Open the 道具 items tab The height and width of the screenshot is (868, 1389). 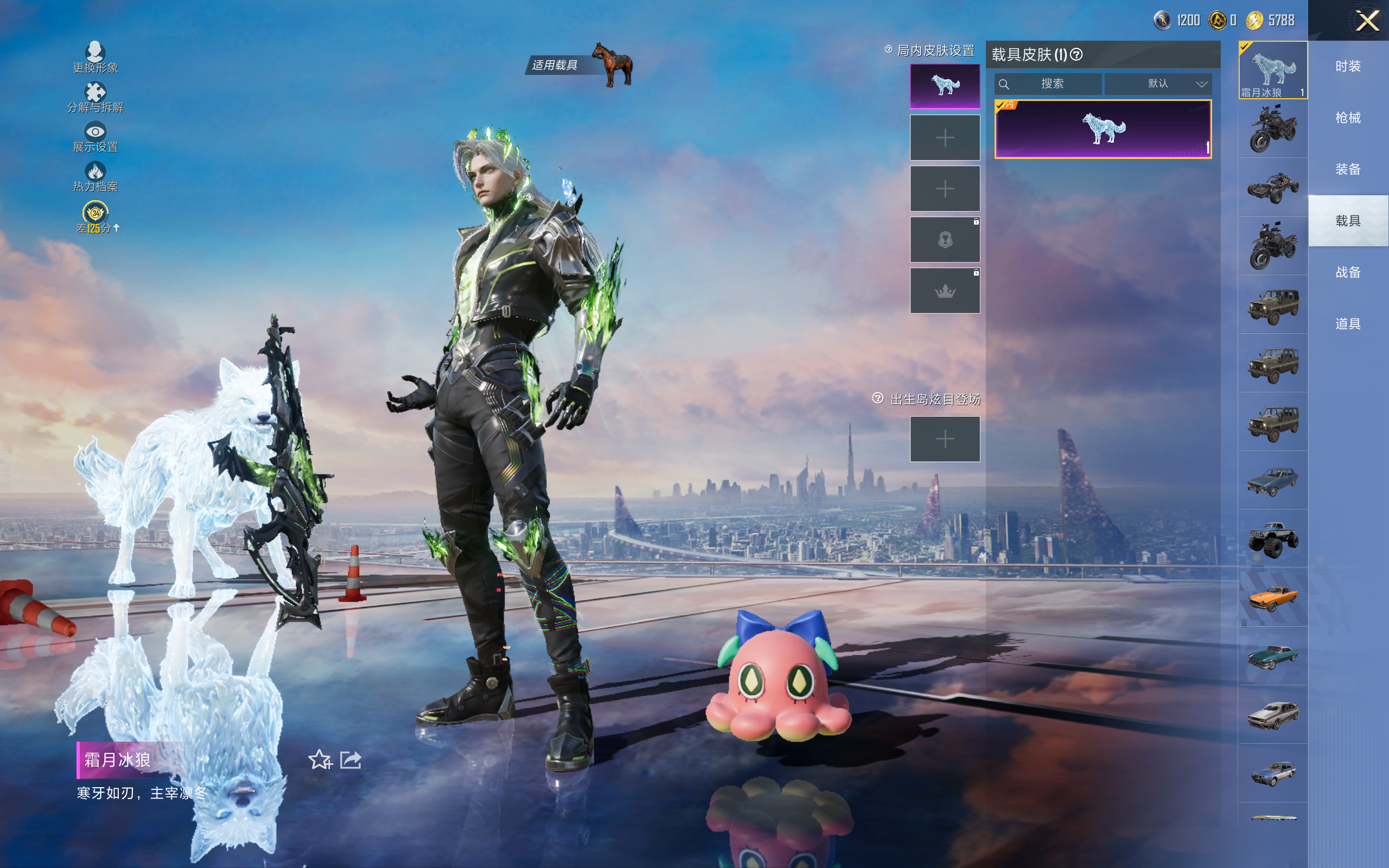(1348, 324)
